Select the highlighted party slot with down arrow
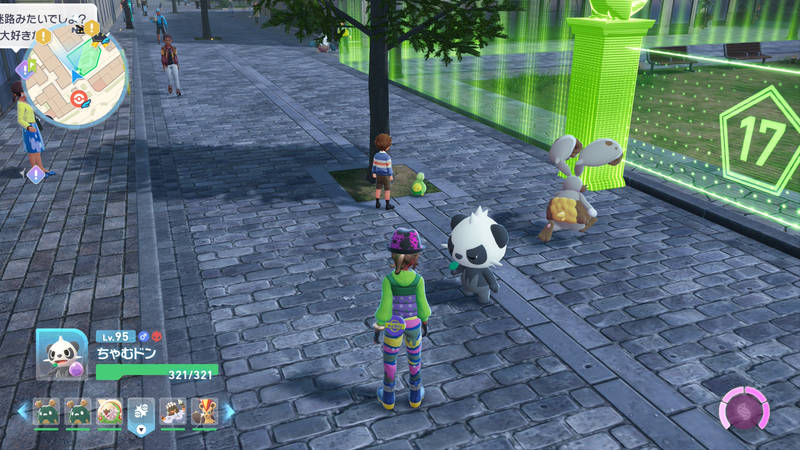800x450 pixels. 141,412
